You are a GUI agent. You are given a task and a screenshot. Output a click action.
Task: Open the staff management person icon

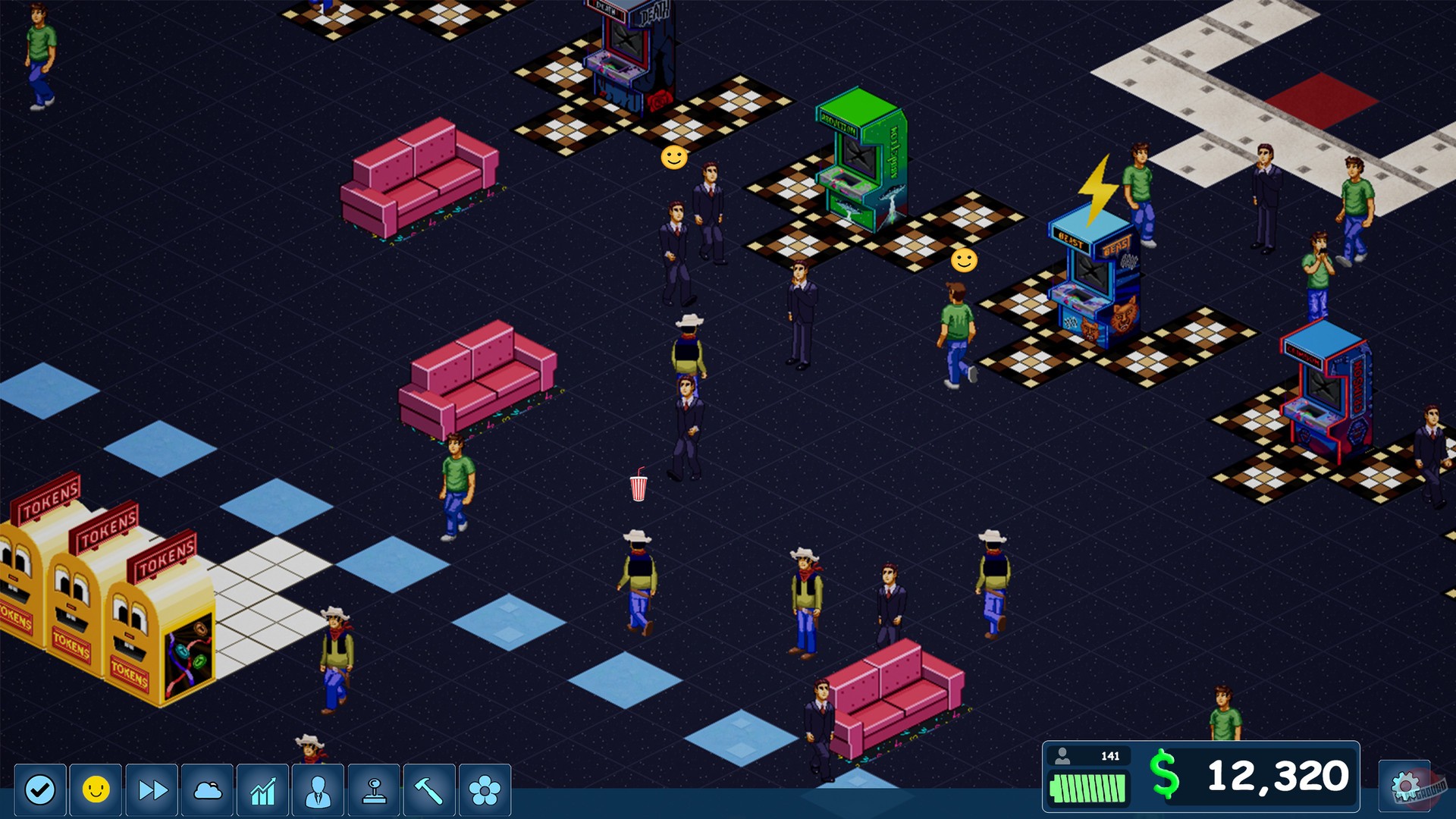pos(318,791)
